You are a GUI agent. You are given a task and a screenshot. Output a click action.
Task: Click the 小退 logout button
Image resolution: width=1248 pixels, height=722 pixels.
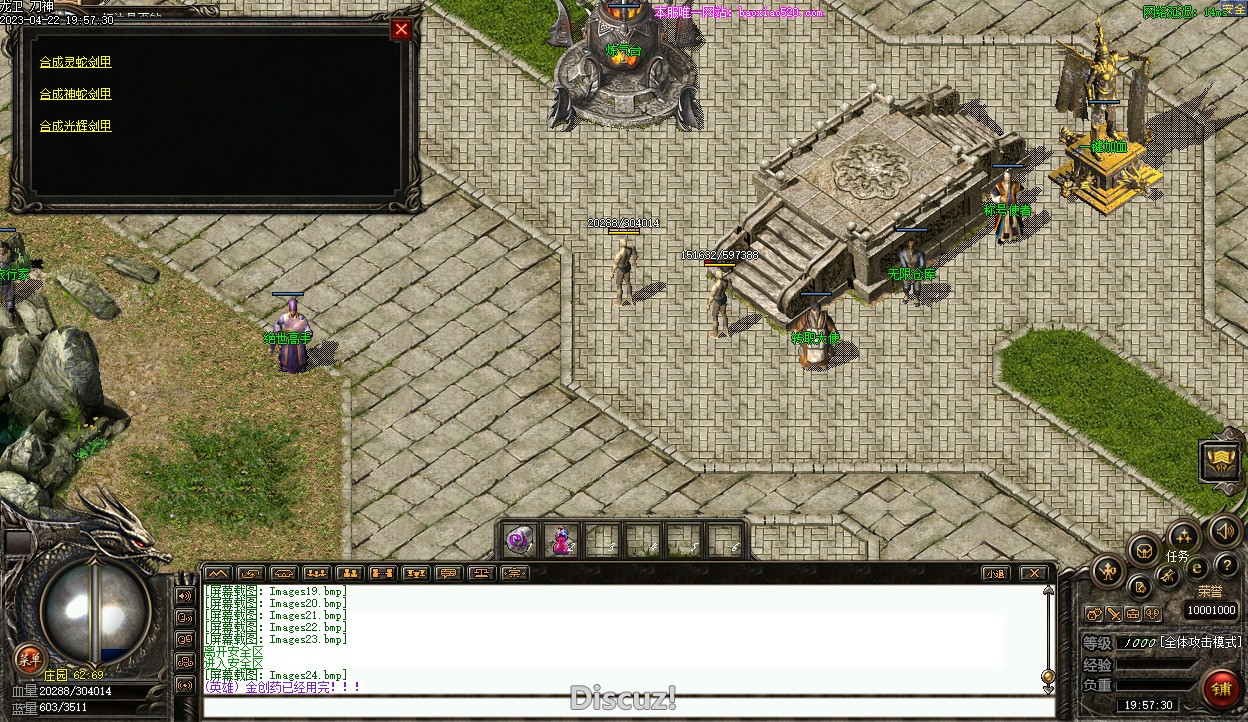click(994, 573)
